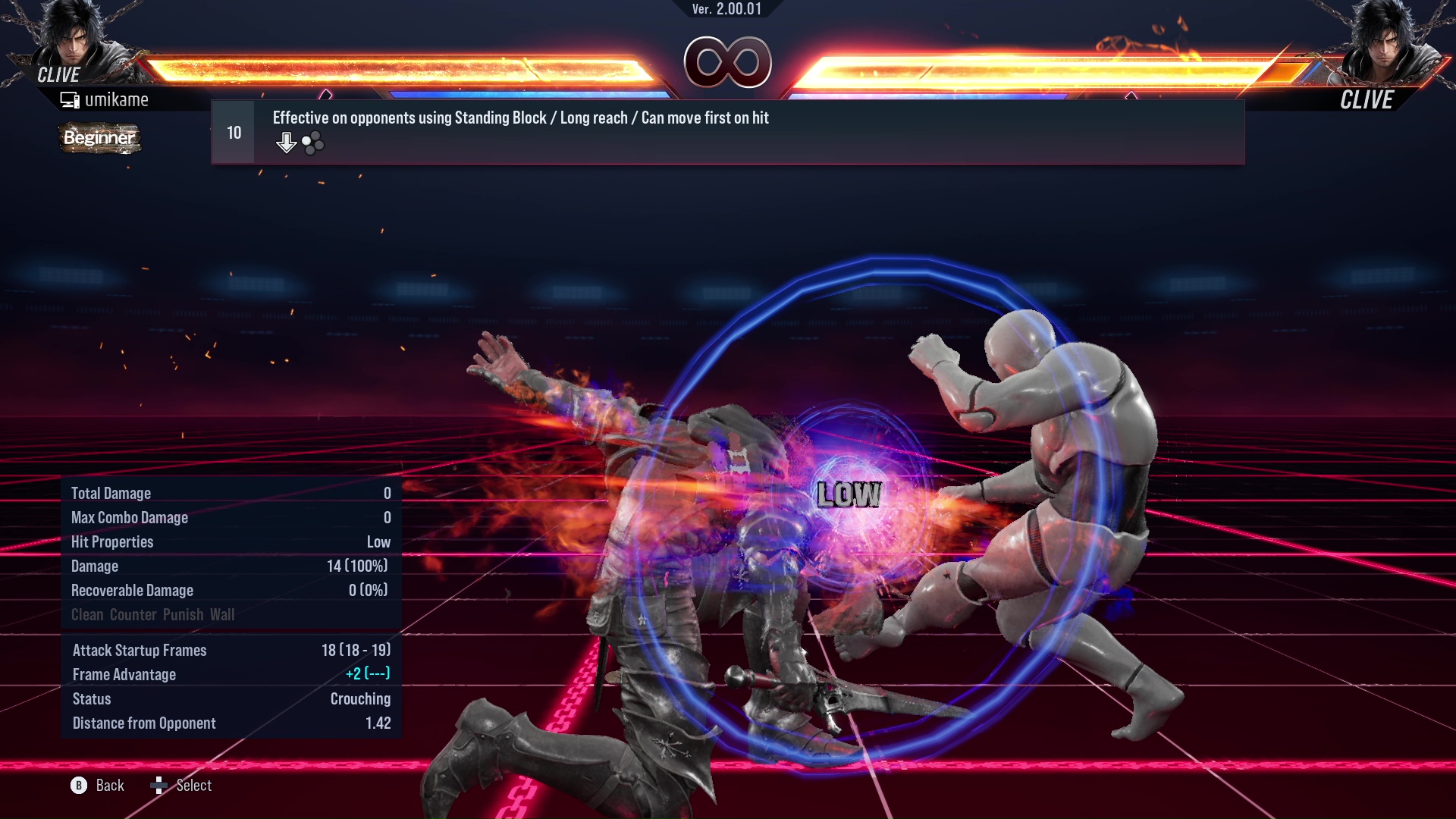Click the Select label at bottom left

193,786
